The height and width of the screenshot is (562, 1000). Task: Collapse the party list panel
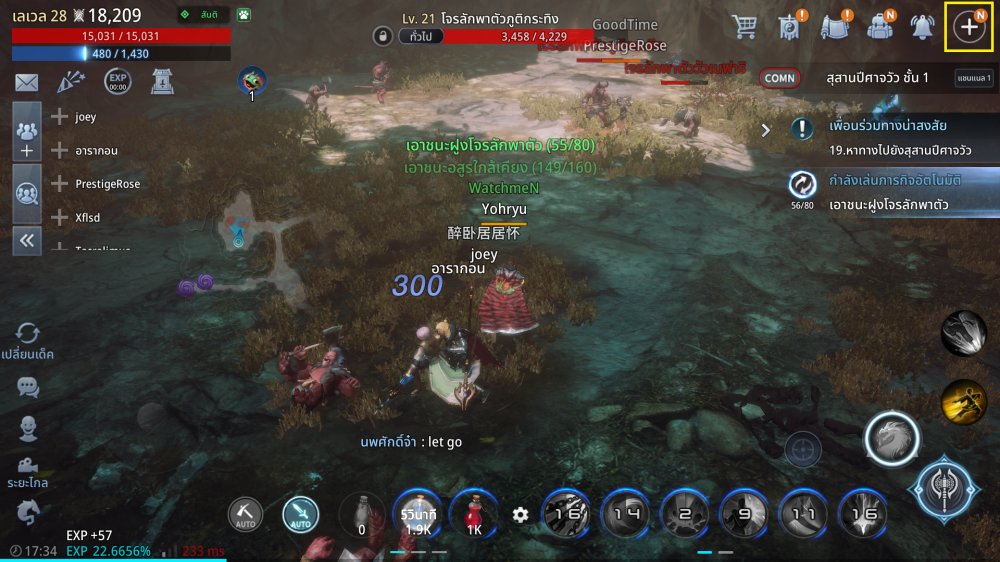click(x=27, y=240)
